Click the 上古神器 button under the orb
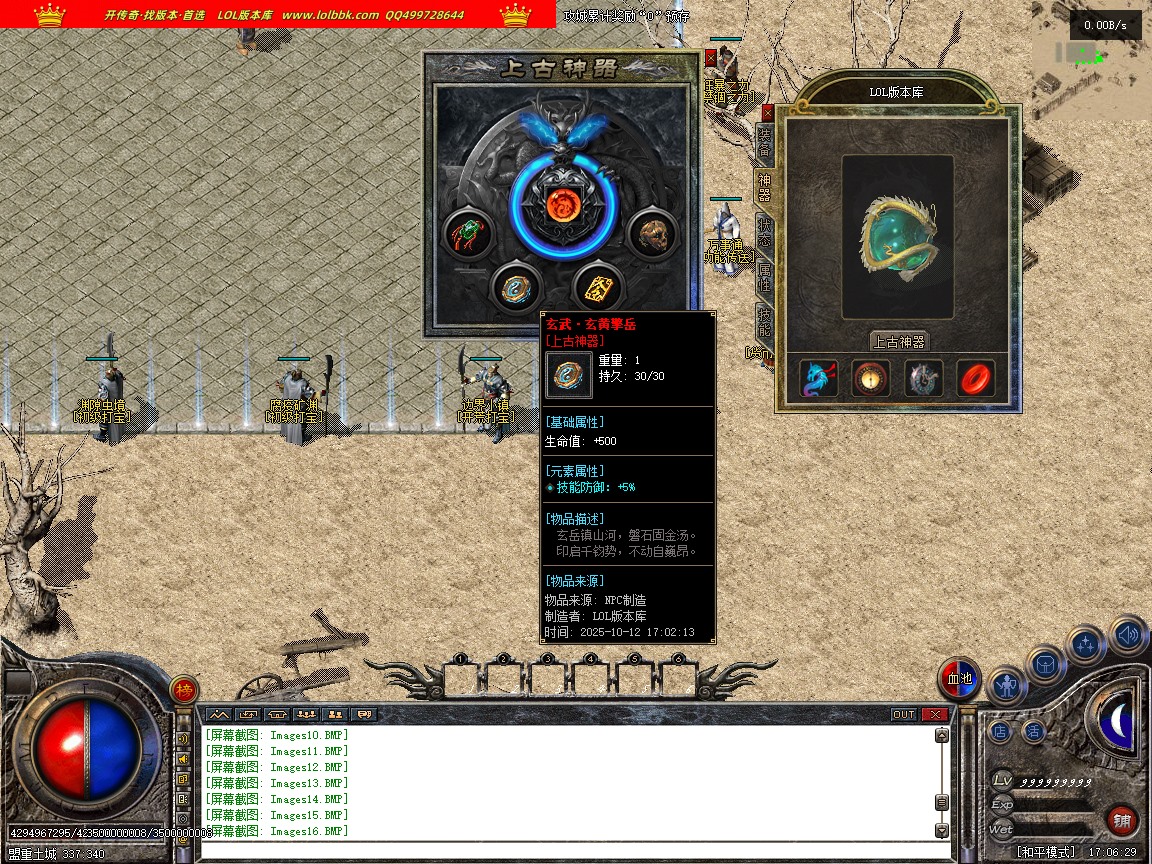Image resolution: width=1152 pixels, height=864 pixels. pos(898,341)
